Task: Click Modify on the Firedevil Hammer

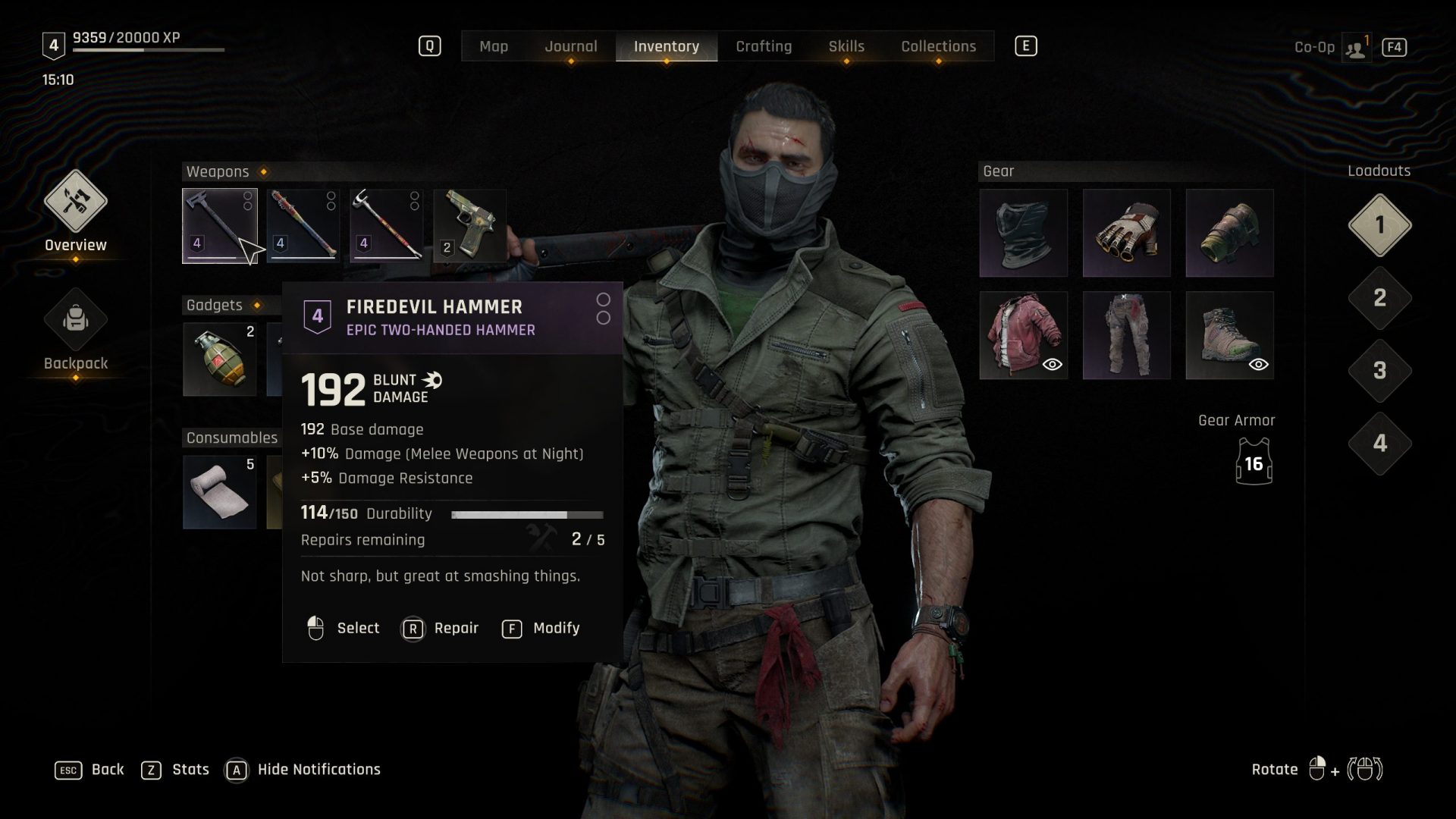Action: click(x=540, y=628)
